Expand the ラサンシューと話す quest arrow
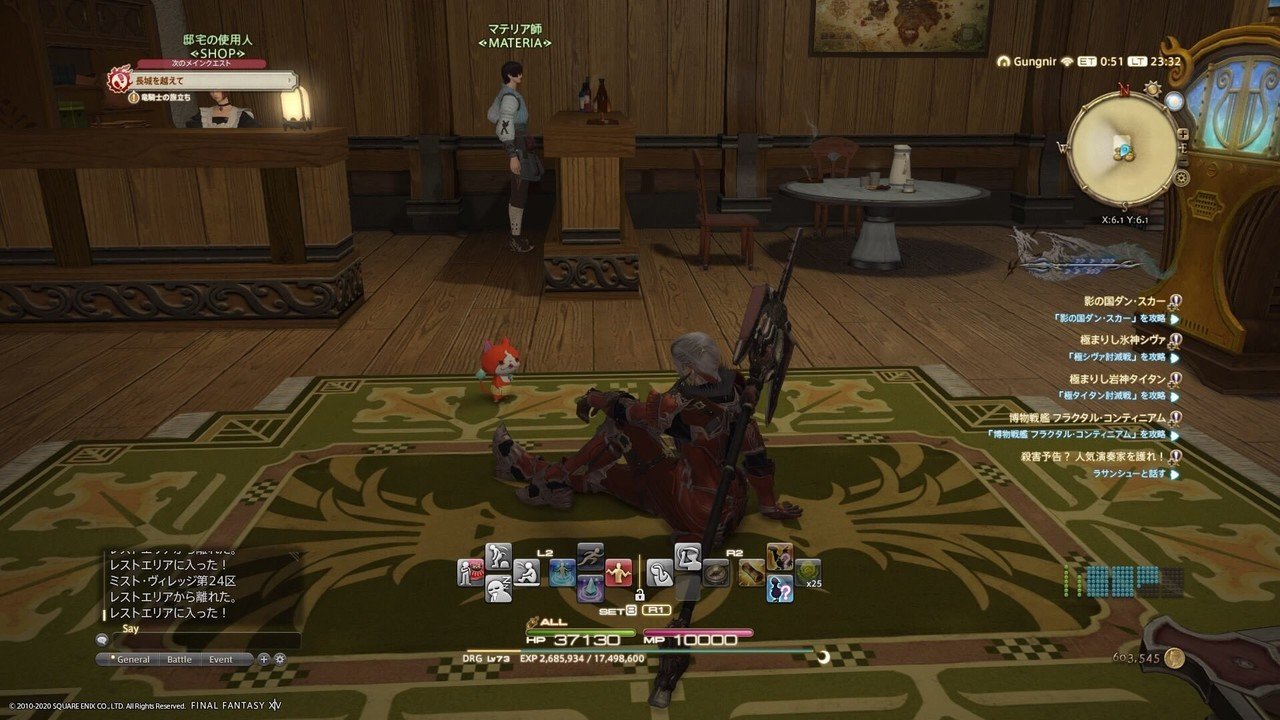This screenshot has width=1280, height=720. pyautogui.click(x=1173, y=474)
